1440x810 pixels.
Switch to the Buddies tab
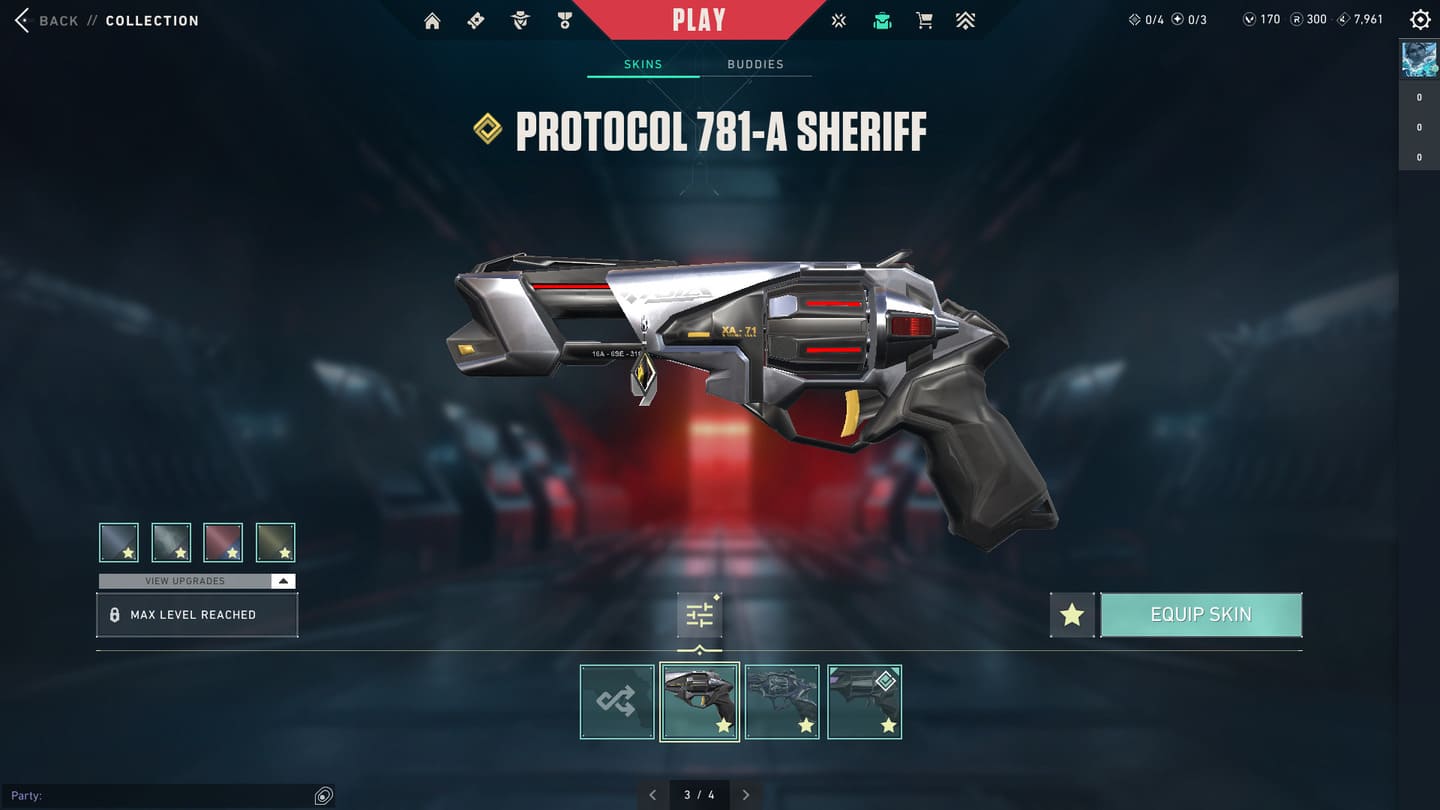[755, 64]
